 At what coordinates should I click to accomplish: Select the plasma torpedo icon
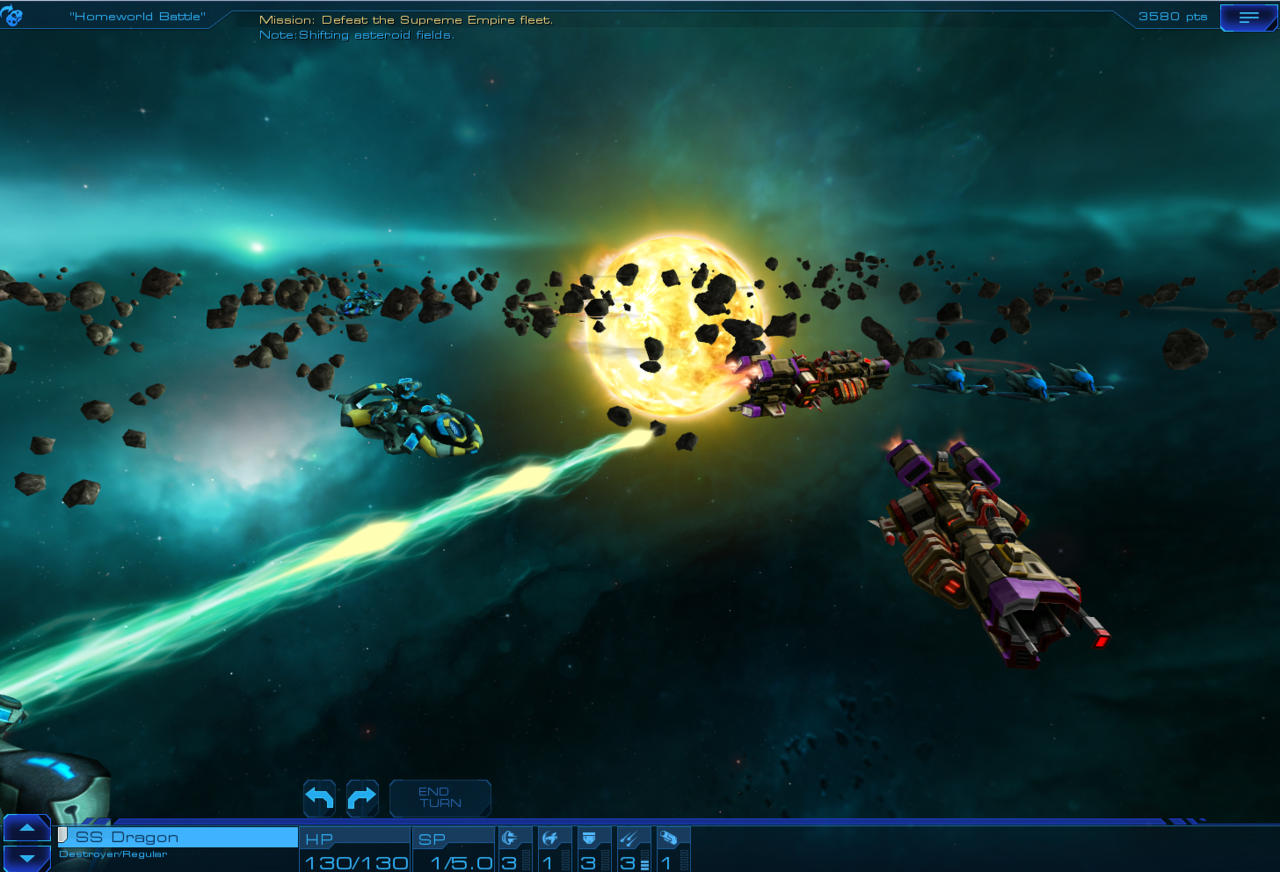click(672, 837)
